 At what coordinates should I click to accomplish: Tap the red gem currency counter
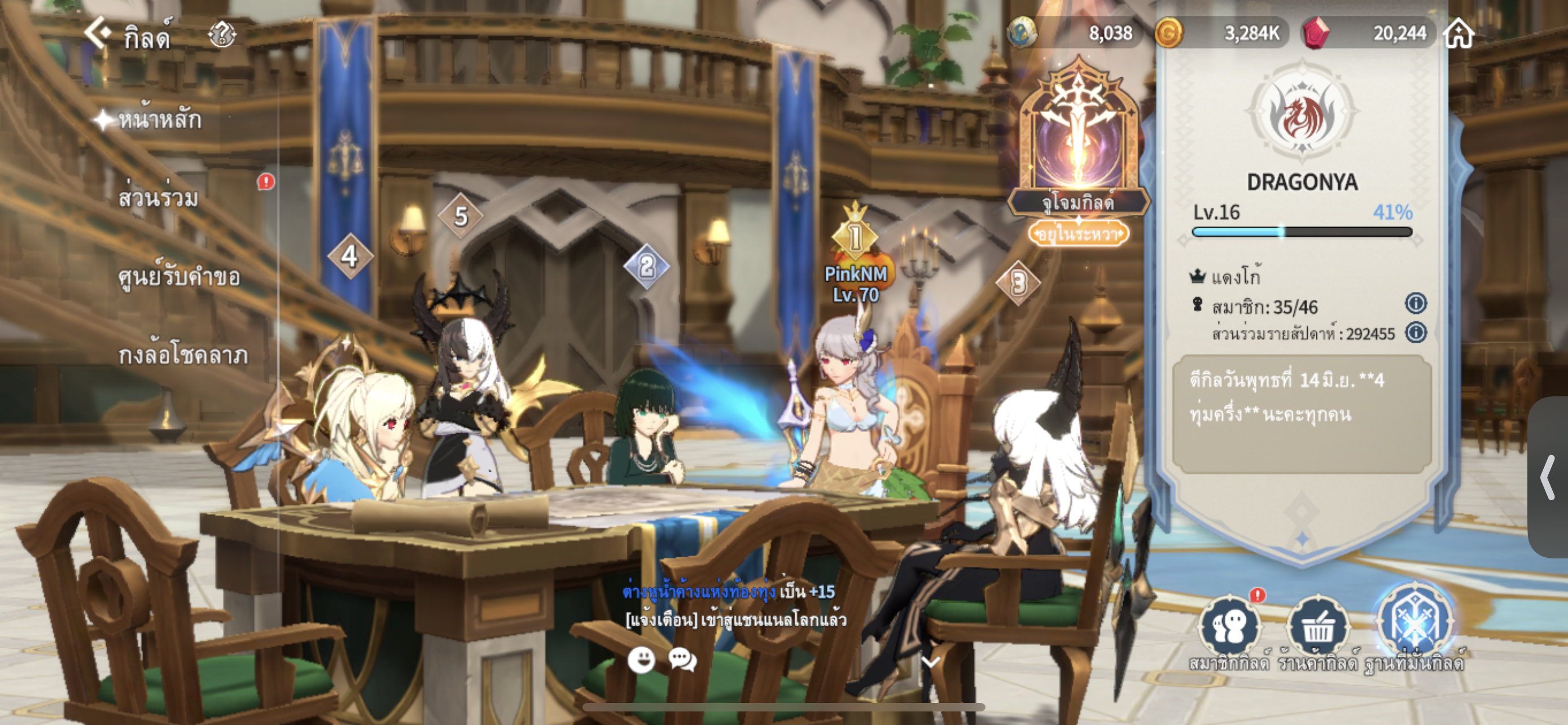tap(1369, 33)
